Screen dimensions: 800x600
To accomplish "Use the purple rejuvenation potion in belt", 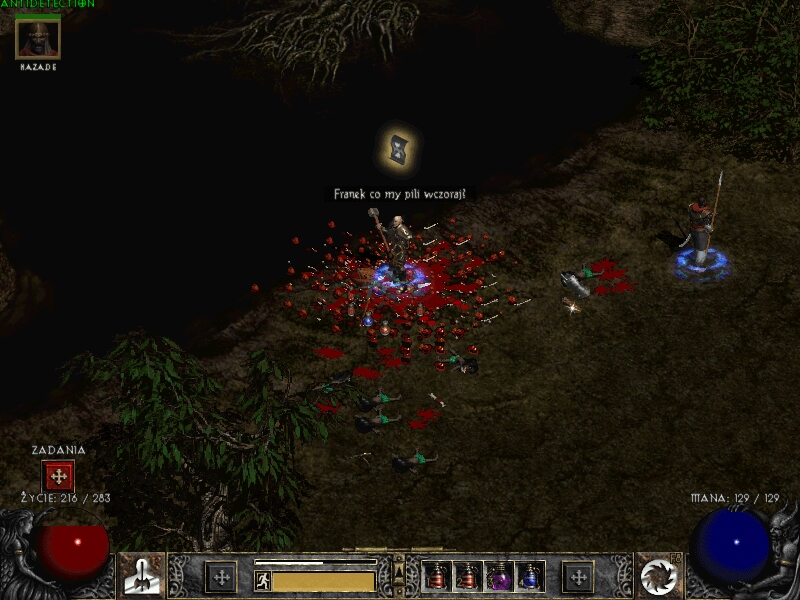I will point(498,577).
